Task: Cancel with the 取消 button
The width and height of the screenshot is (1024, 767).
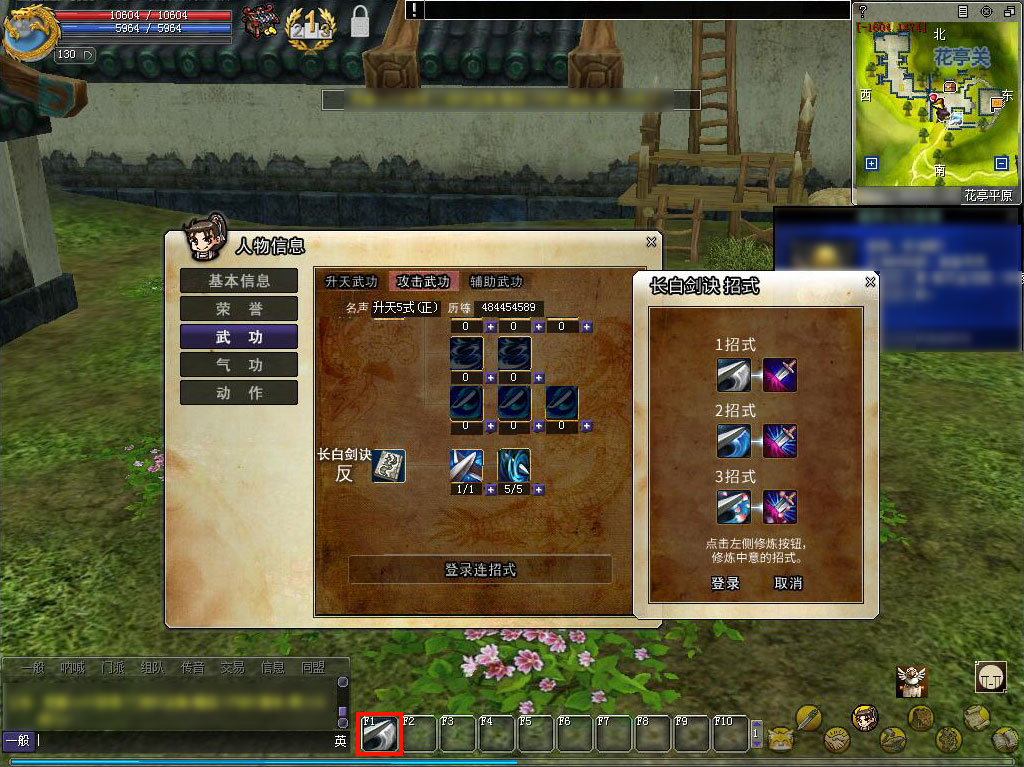Action: 788,583
